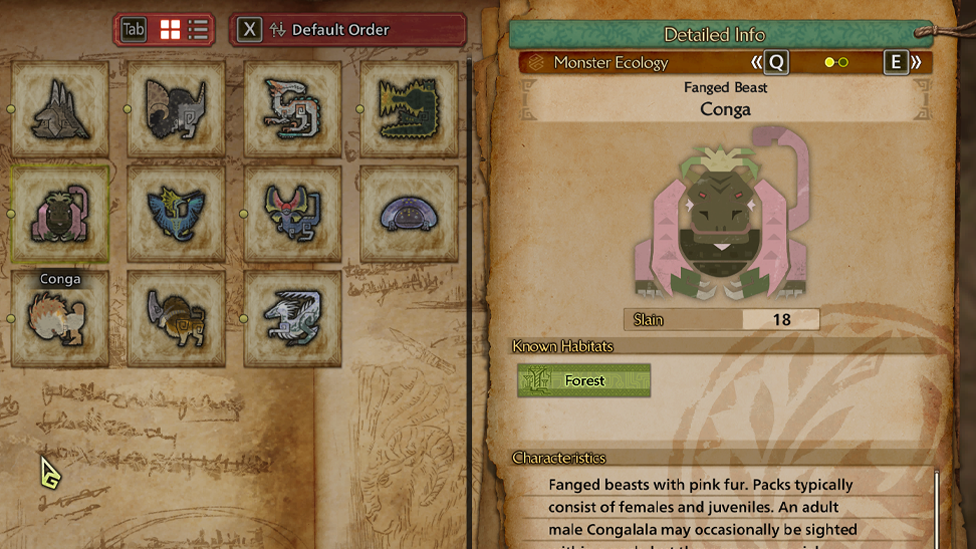This screenshot has width=976, height=549.
Task: Select the white raptor monster tile
Action: coord(292,318)
